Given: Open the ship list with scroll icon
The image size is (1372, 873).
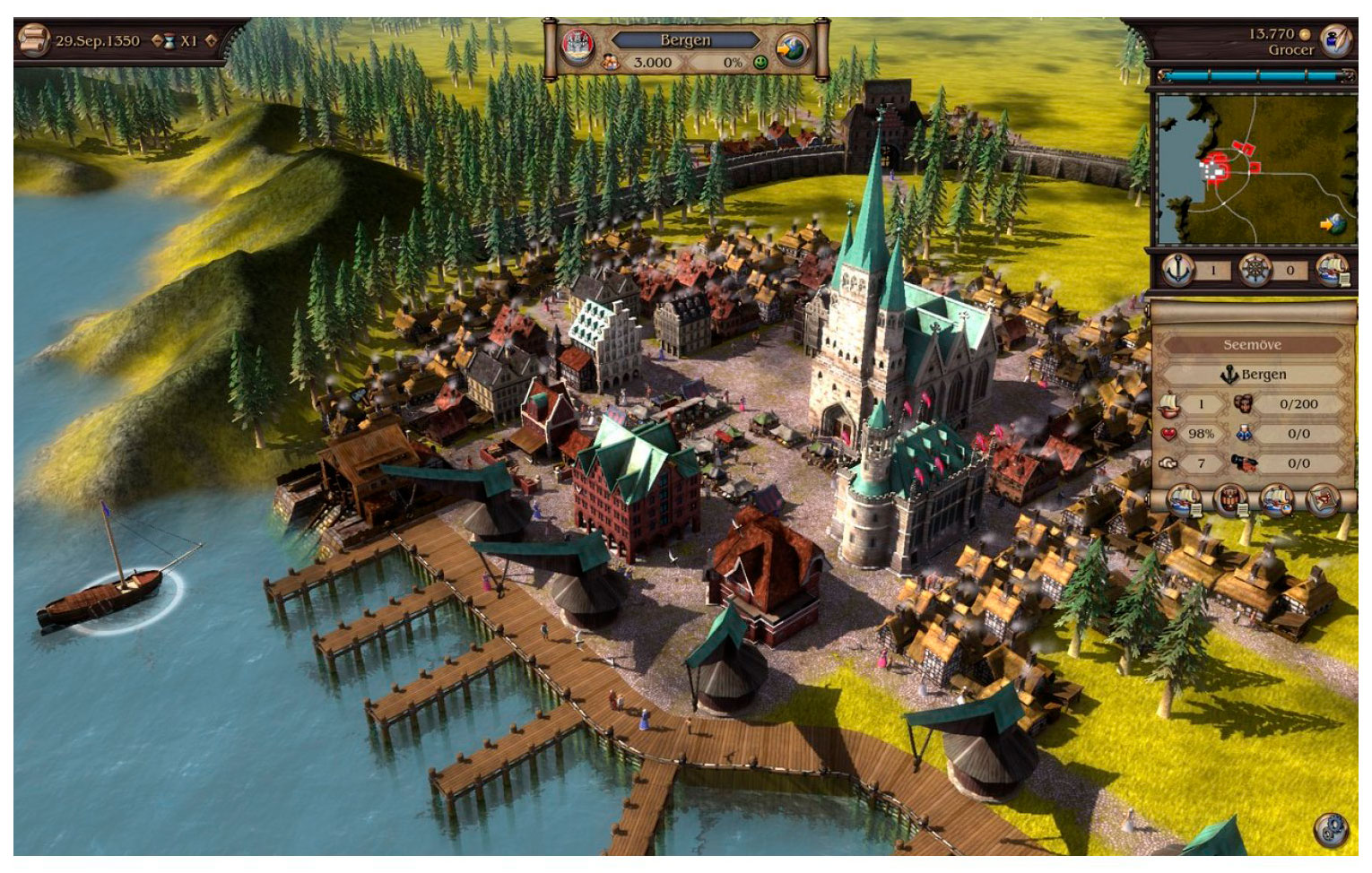Looking at the screenshot, I should 1333,269.
